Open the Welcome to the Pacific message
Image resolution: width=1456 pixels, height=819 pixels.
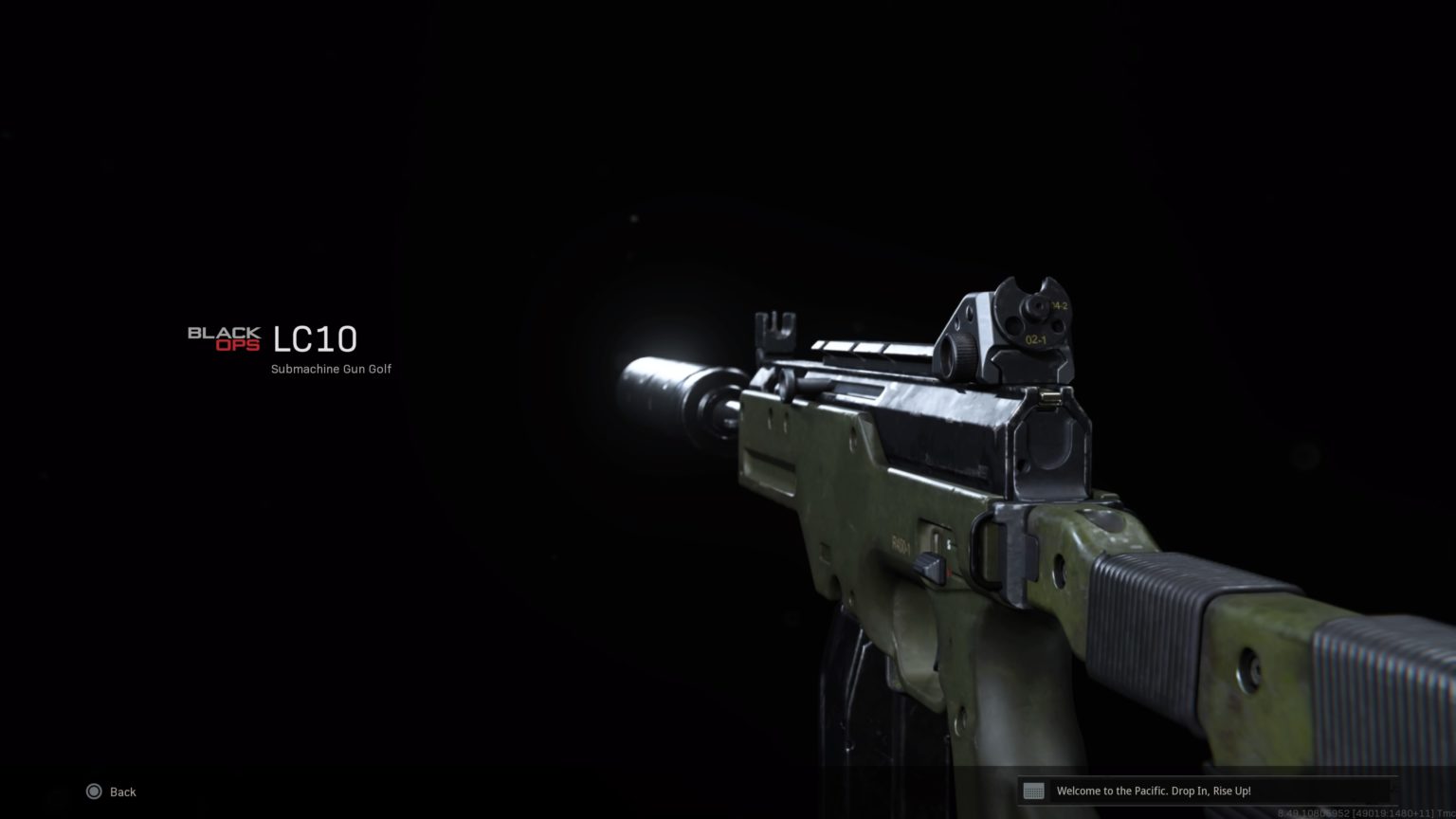pyautogui.click(x=1153, y=791)
